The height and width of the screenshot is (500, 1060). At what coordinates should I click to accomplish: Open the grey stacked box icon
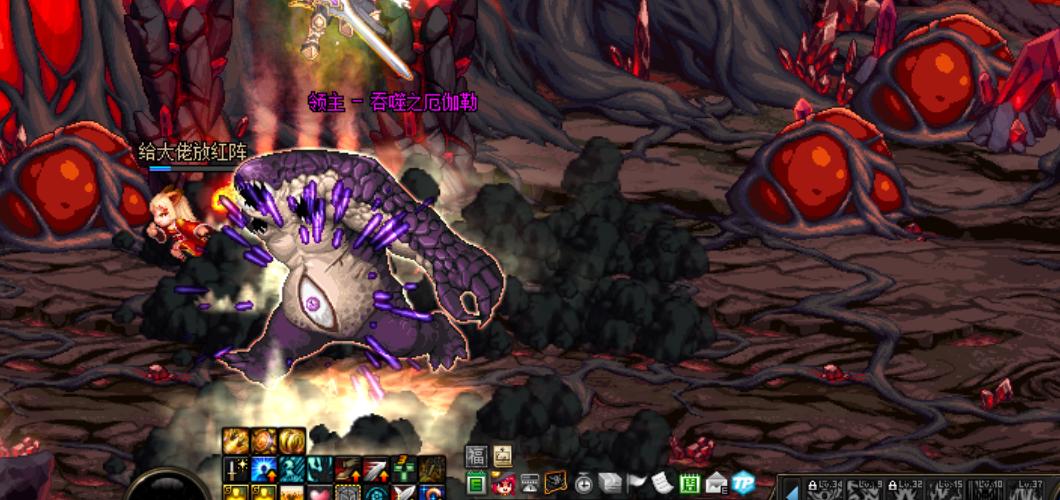pos(609,484)
